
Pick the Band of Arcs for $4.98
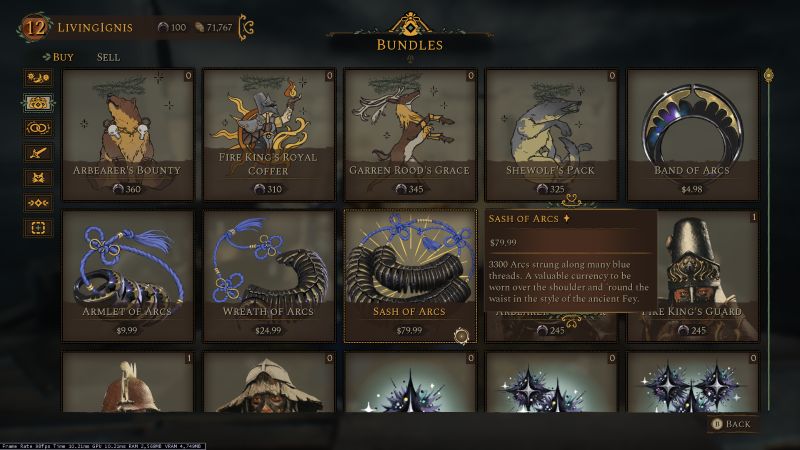pos(692,134)
